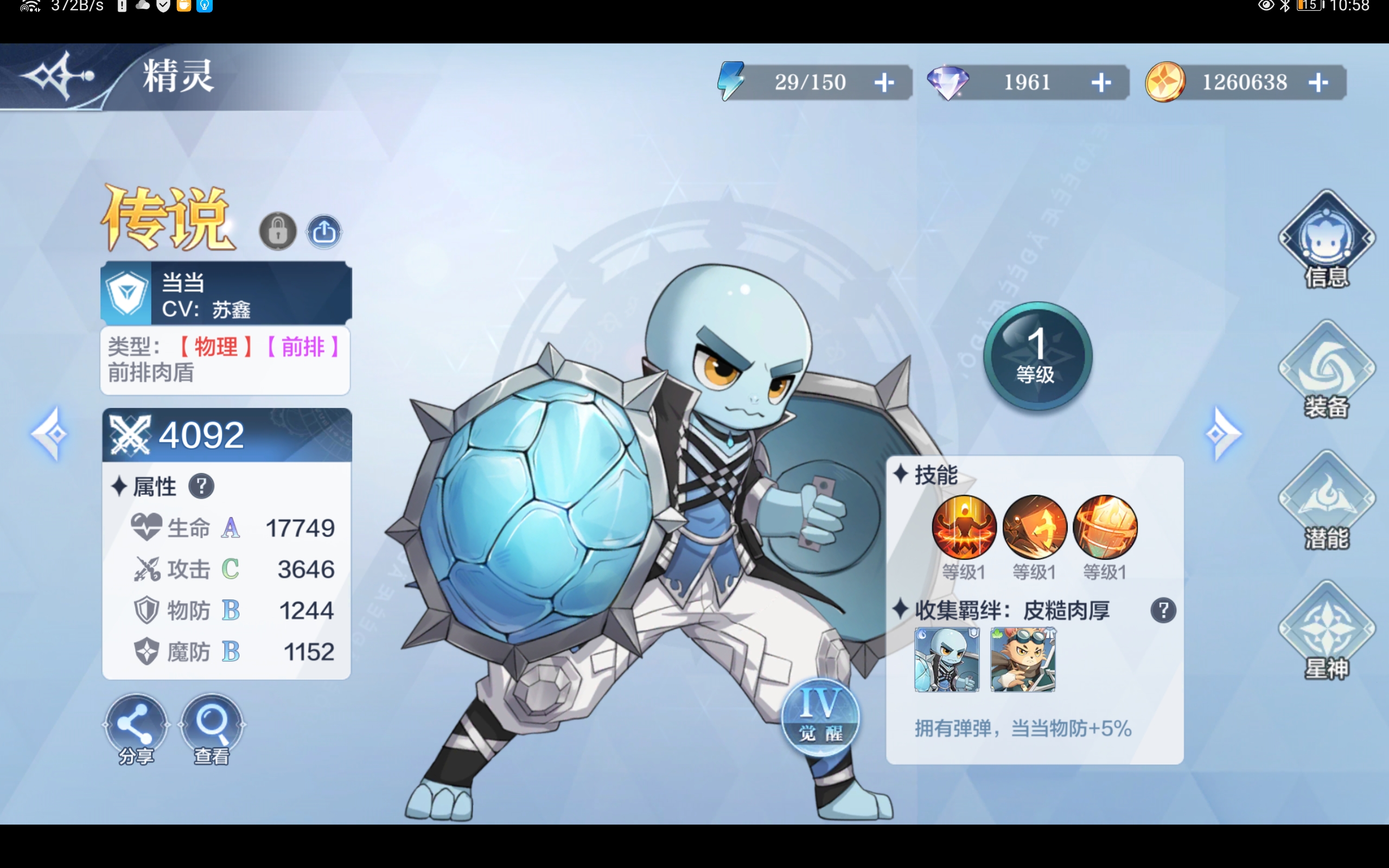Go back using the top-left arrow emblem
The width and height of the screenshot is (1389, 868).
59,75
